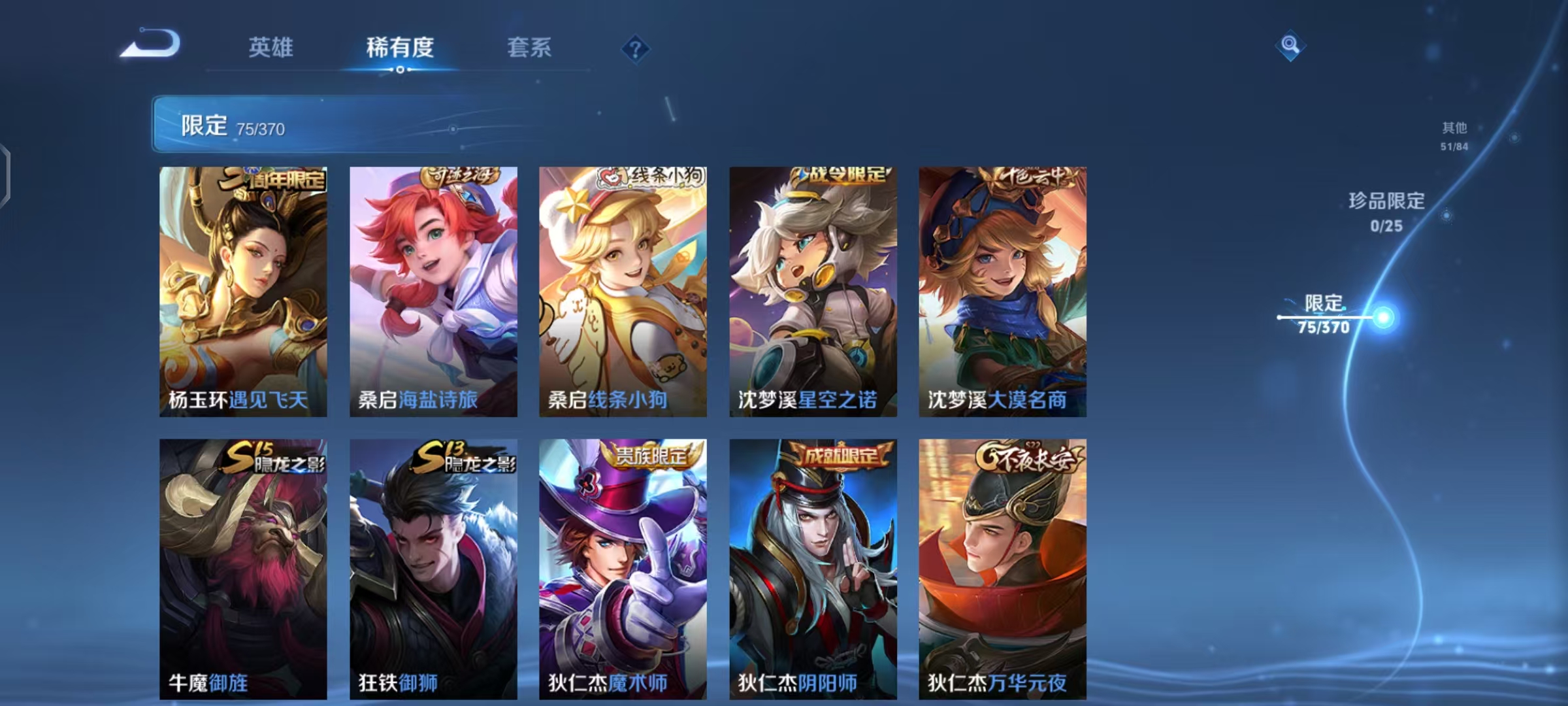Open the 杨玉环遇见飞天 skin card
Screen dimensions: 1568x706
pos(245,288)
